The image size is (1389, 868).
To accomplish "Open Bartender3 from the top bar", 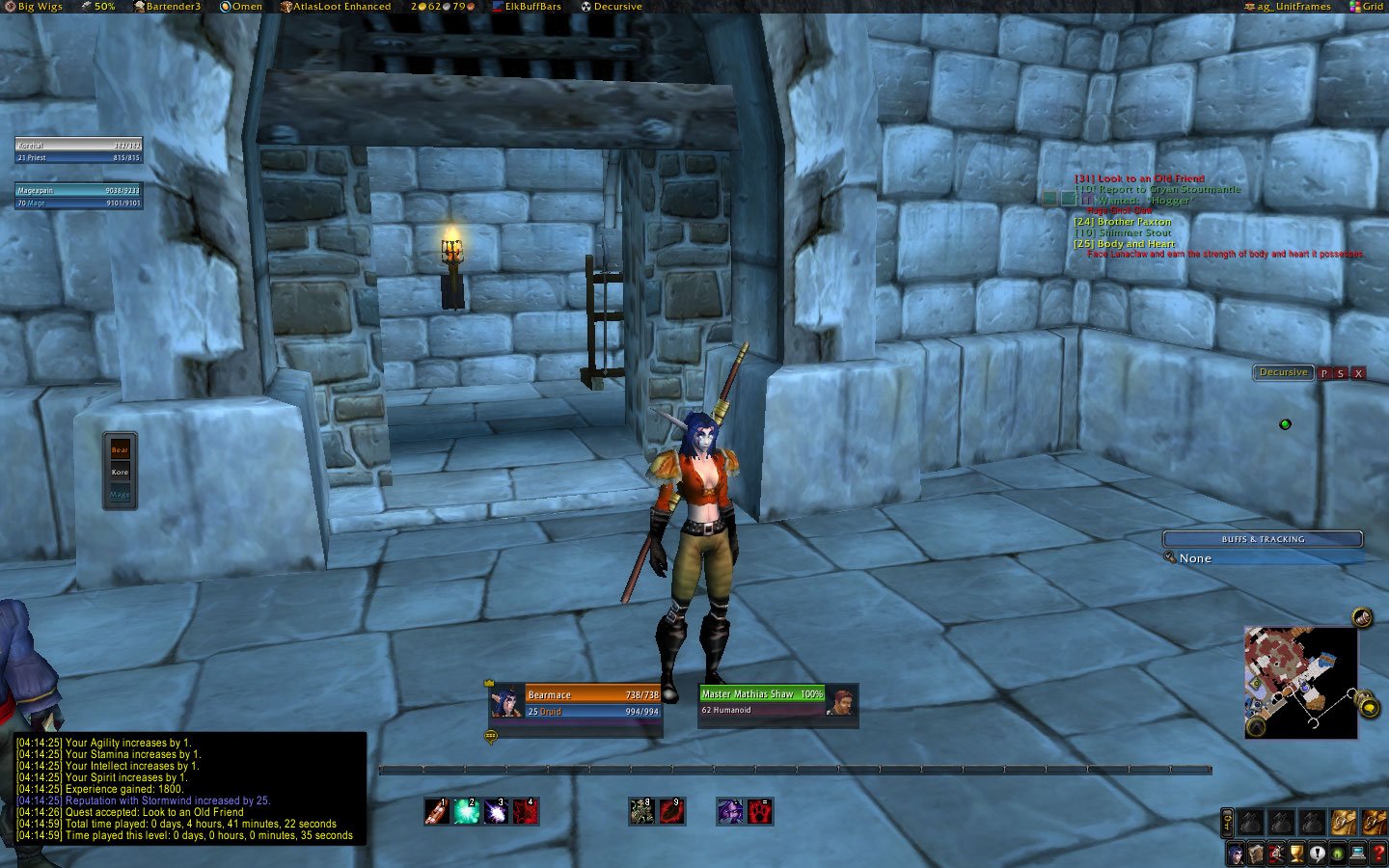I will coord(168,7).
